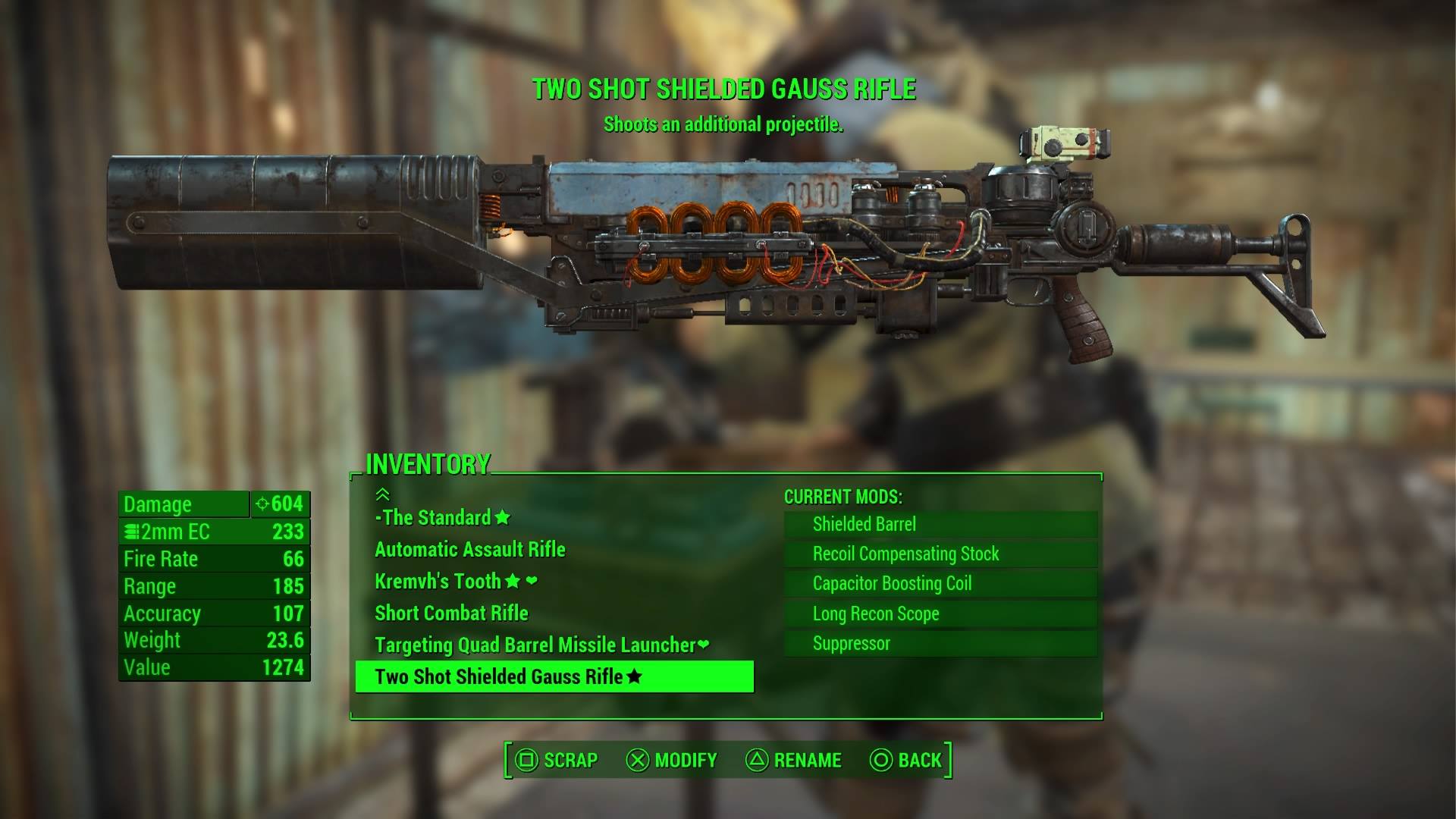Rename the Gauss Rifle
Image resolution: width=1456 pixels, height=819 pixels.
pyautogui.click(x=794, y=760)
